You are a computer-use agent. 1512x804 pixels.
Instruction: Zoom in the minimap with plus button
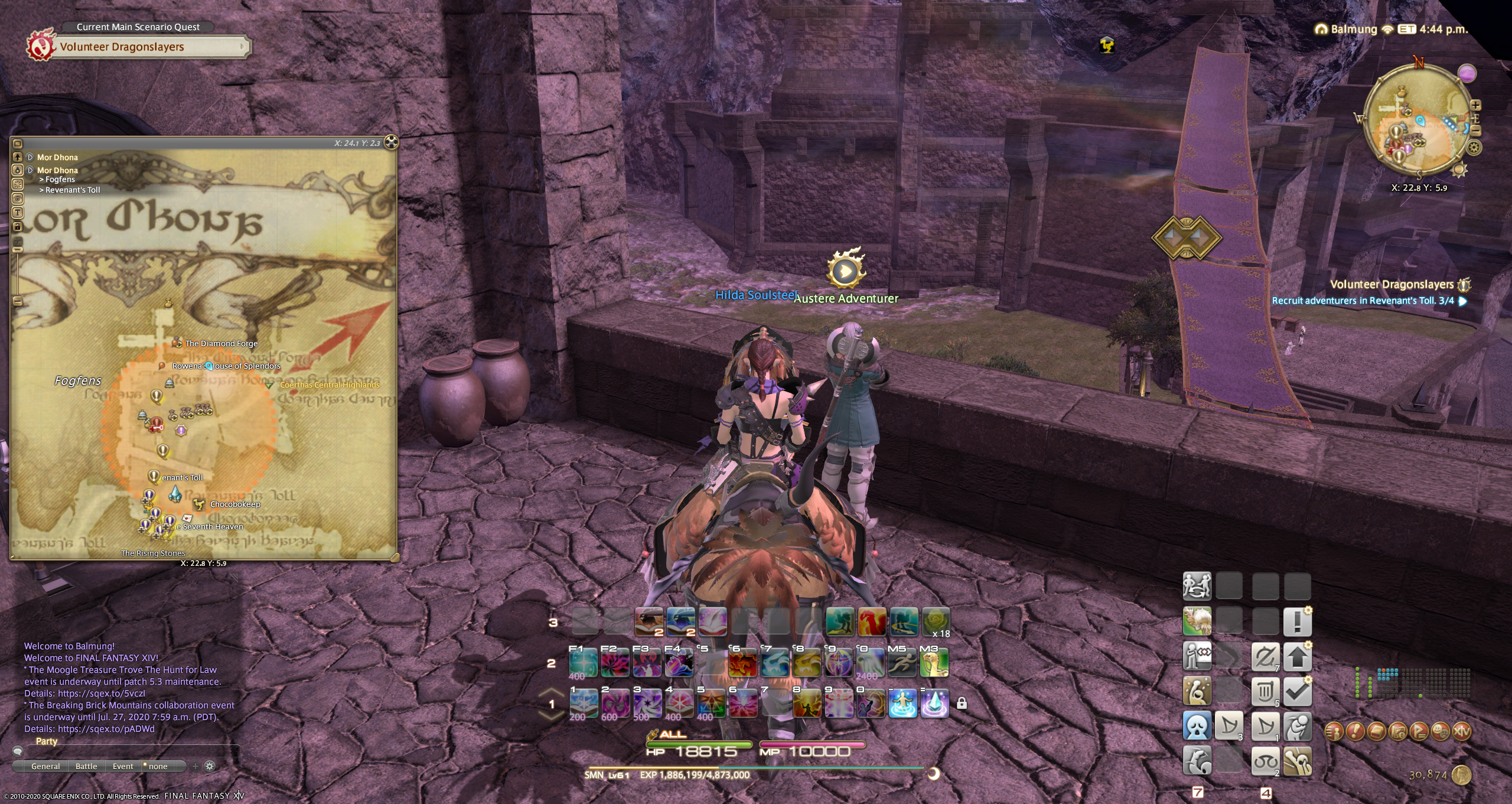1476,105
